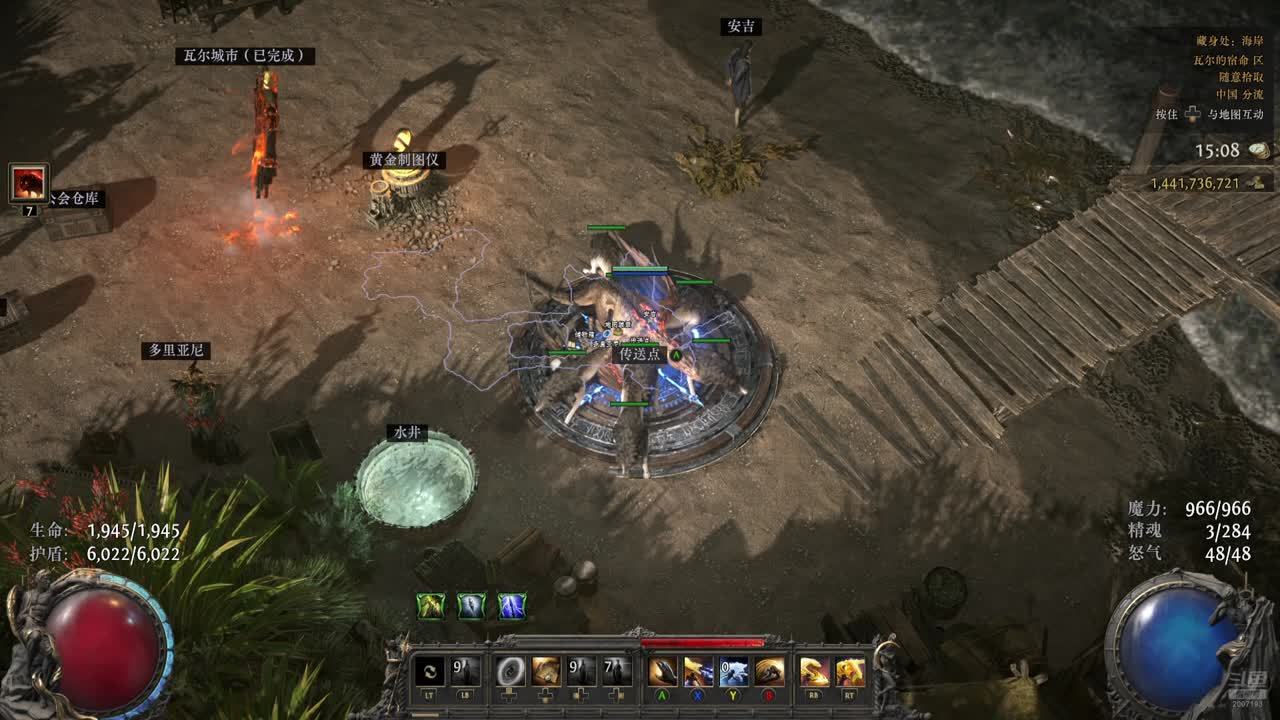Click the 安吉 NPC name label
The height and width of the screenshot is (720, 1280).
tap(740, 27)
